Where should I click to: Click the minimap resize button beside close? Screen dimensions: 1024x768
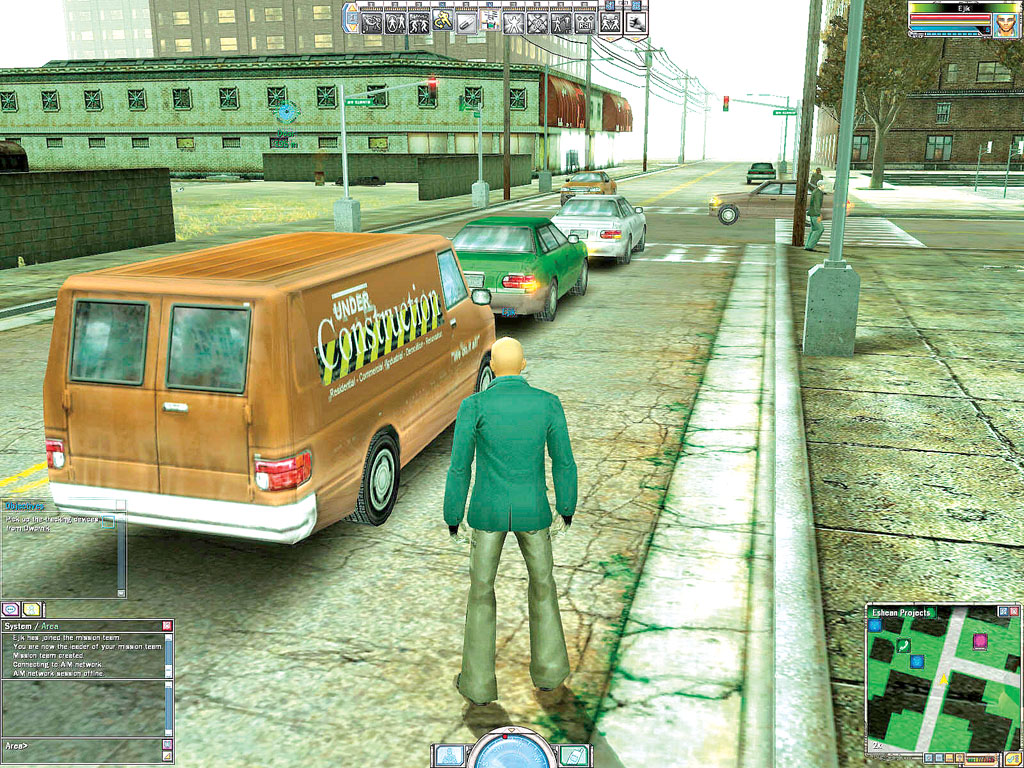1002,611
